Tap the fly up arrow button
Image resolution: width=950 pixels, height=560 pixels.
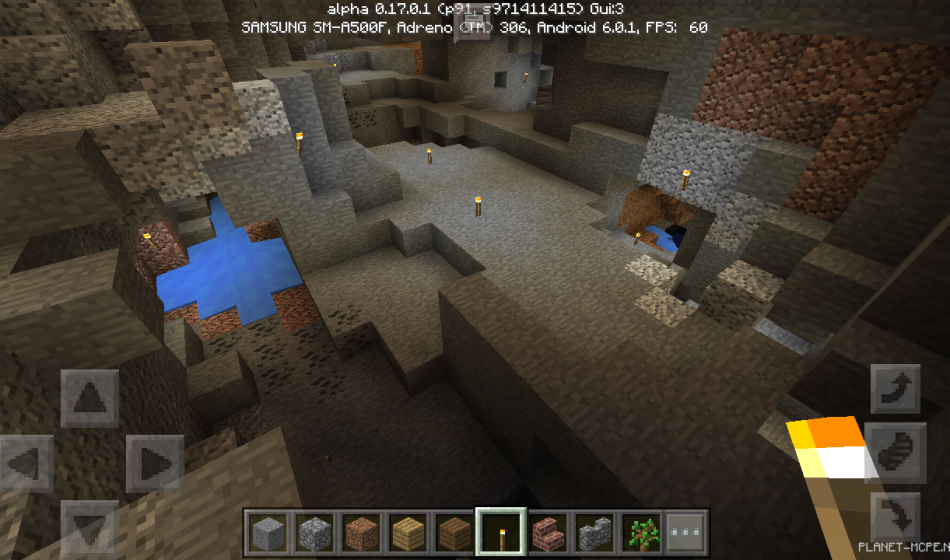pos(895,390)
